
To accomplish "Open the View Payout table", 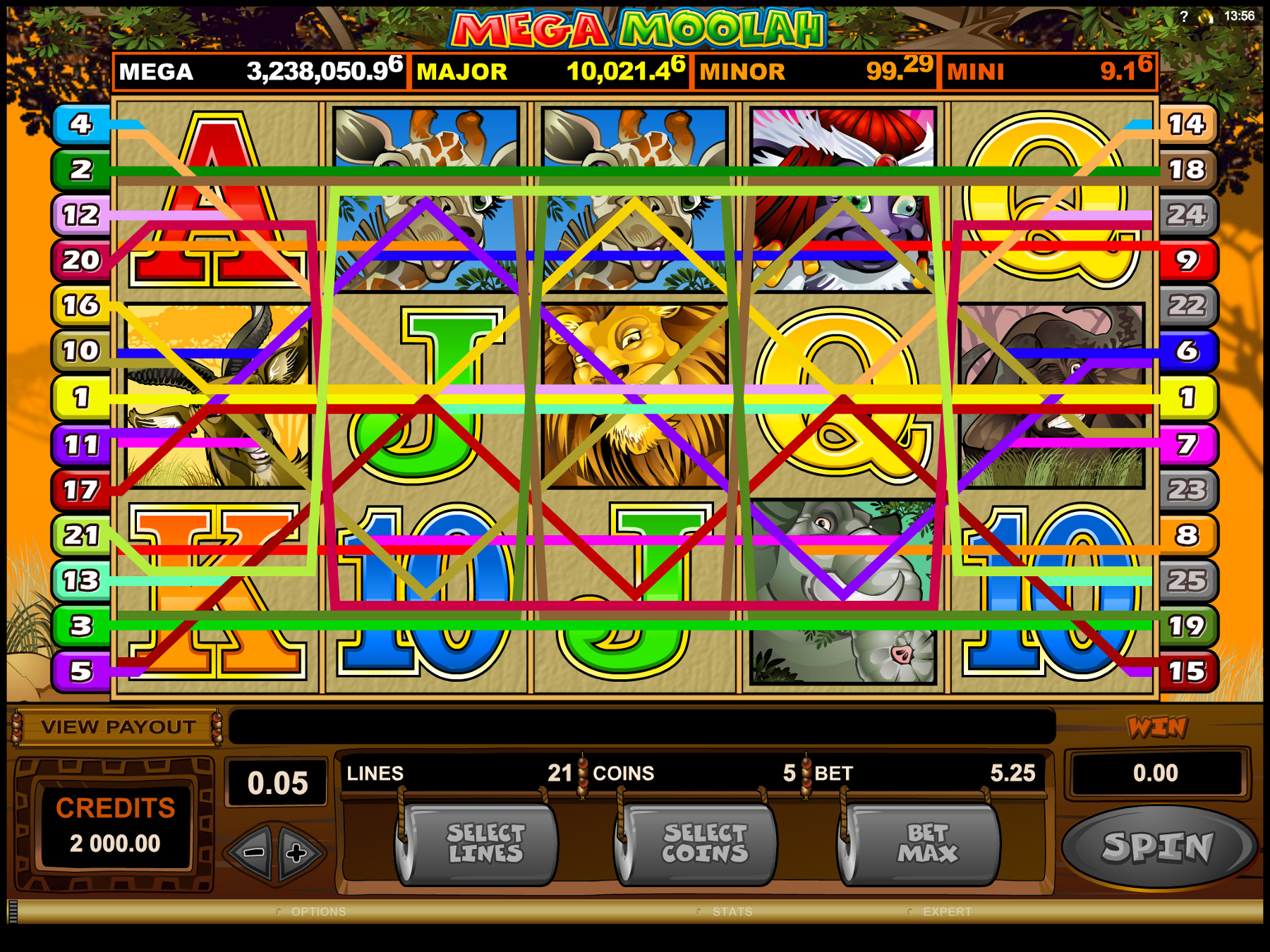I will [118, 727].
